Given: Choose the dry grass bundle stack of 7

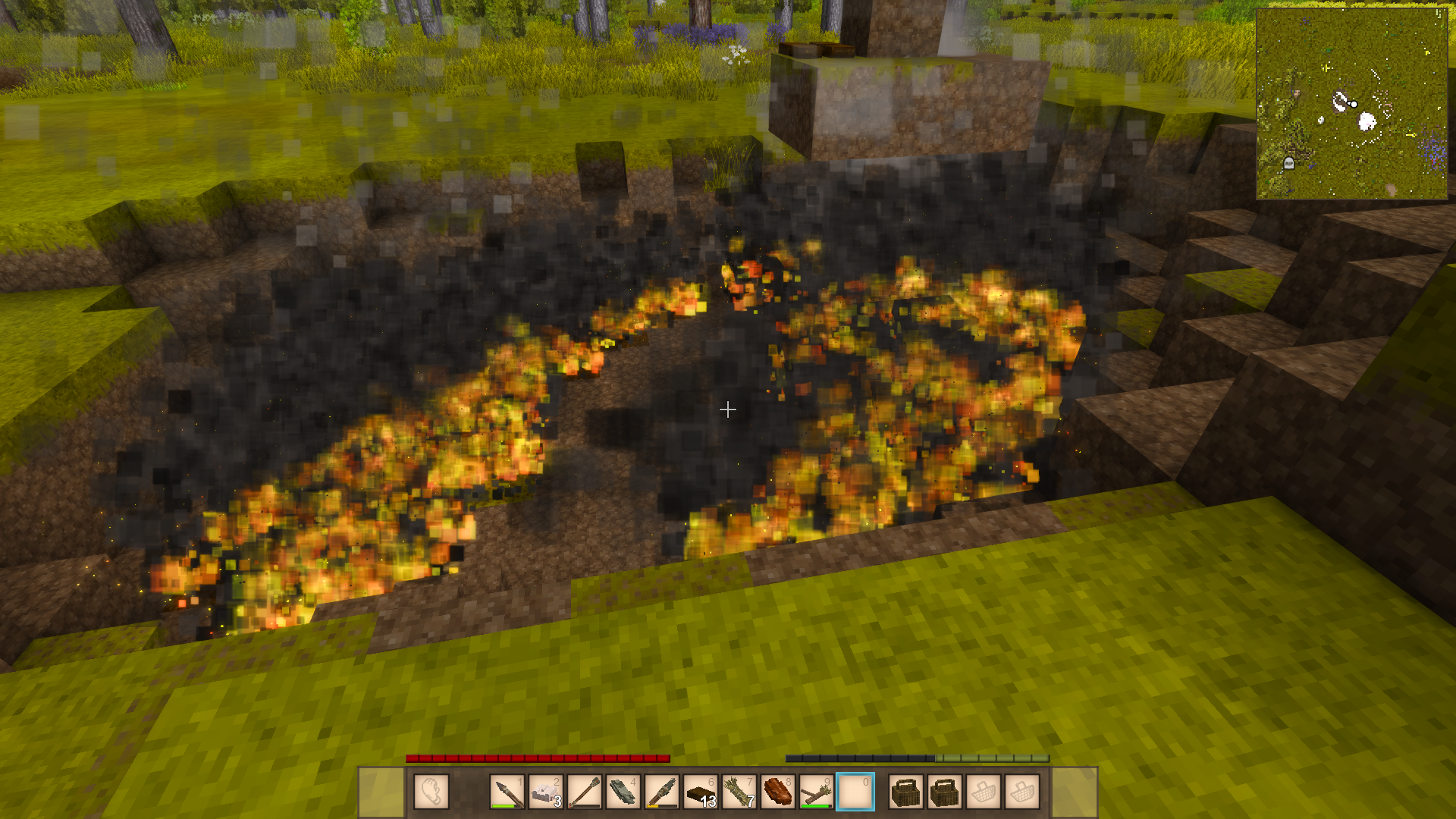Looking at the screenshot, I should (739, 792).
